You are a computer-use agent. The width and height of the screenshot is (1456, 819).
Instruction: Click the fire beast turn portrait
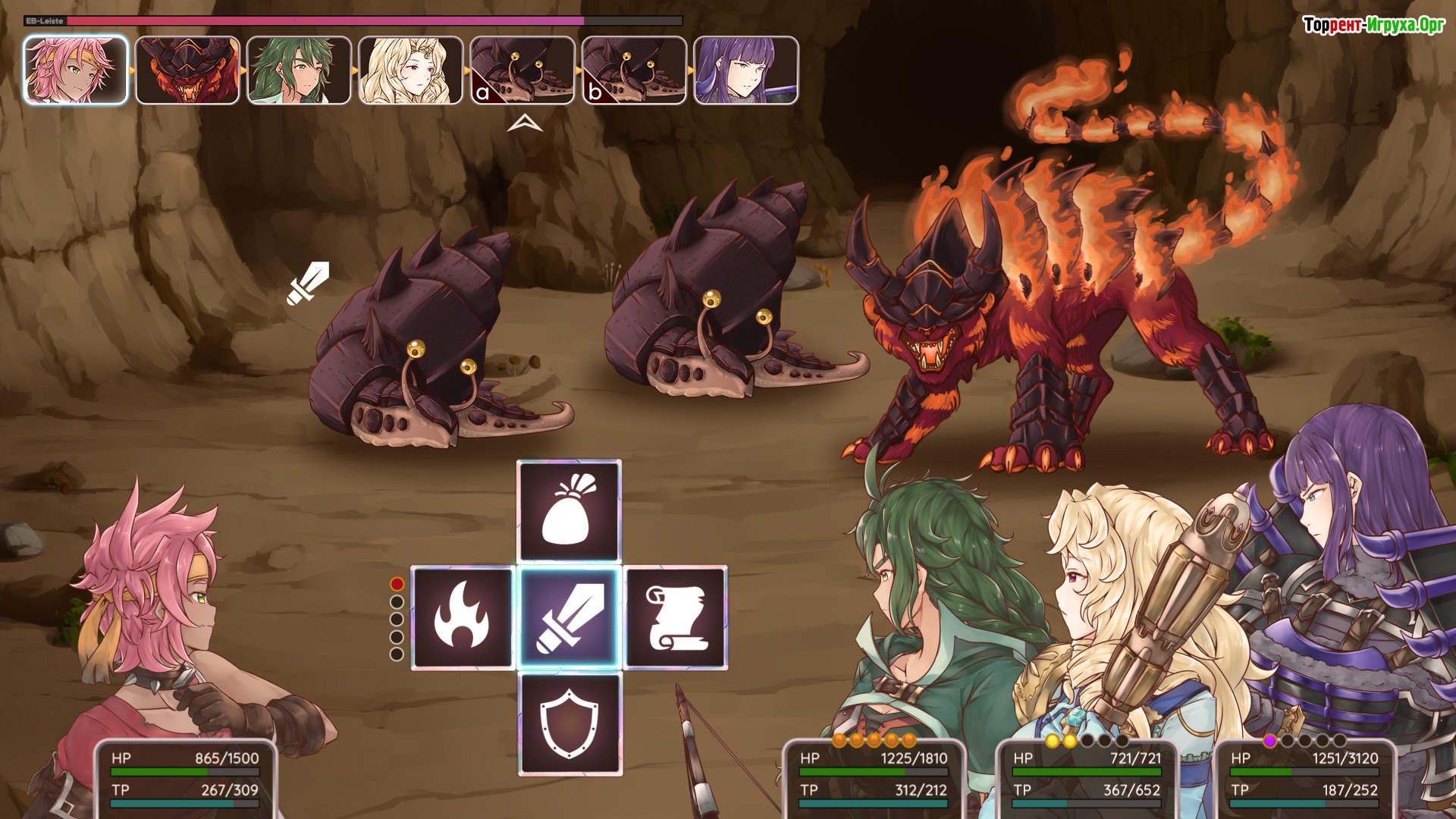(187, 70)
